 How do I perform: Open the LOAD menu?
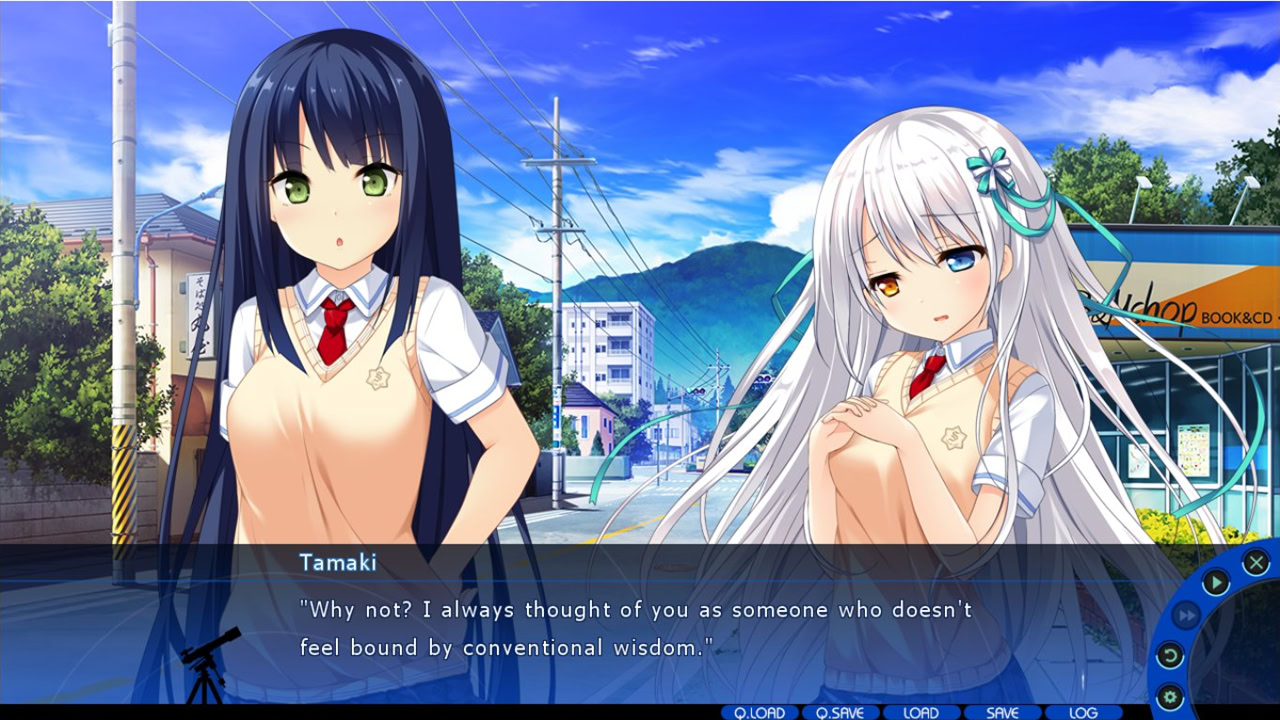point(921,713)
